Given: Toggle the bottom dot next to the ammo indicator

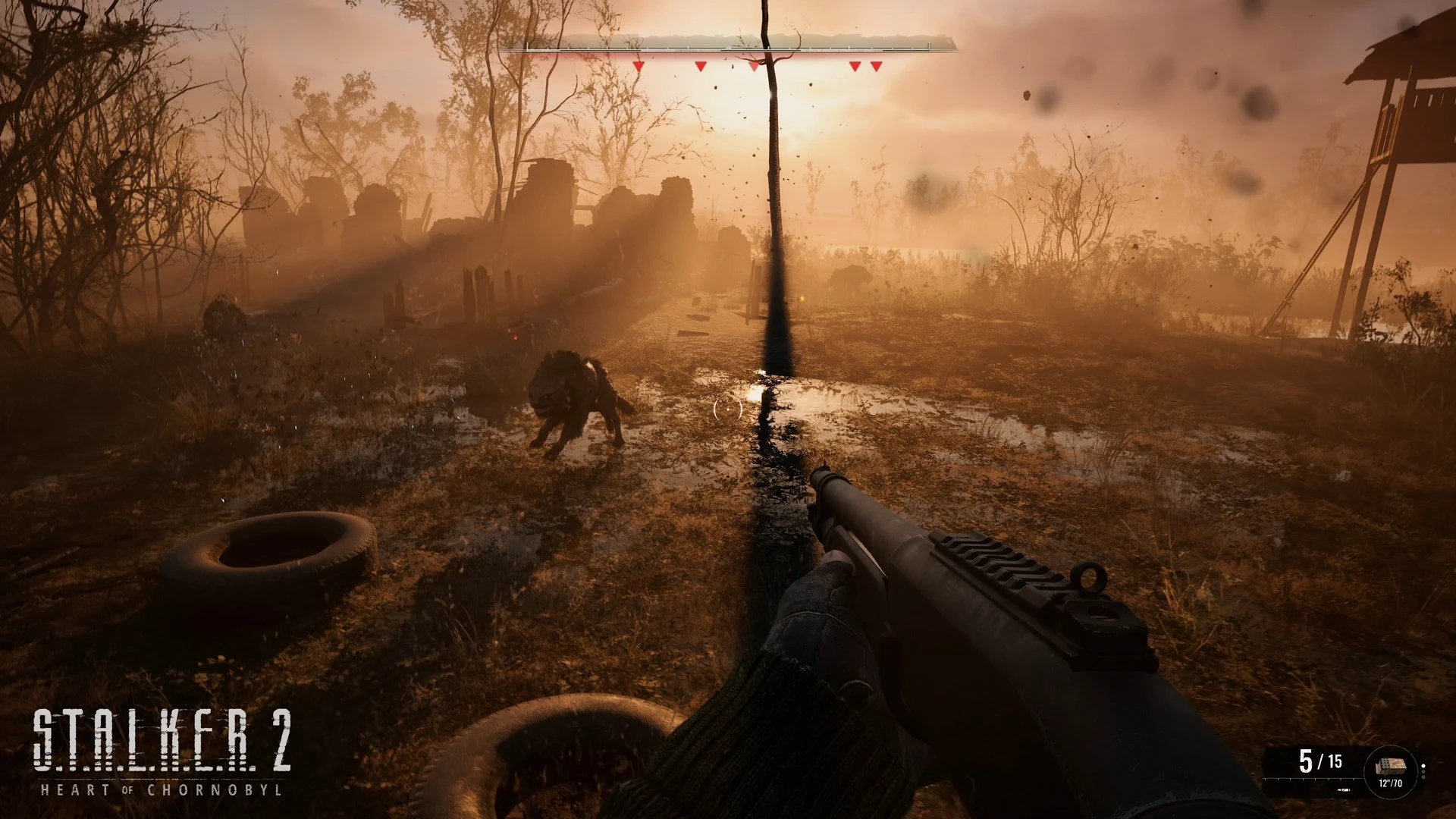Looking at the screenshot, I should [1423, 777].
